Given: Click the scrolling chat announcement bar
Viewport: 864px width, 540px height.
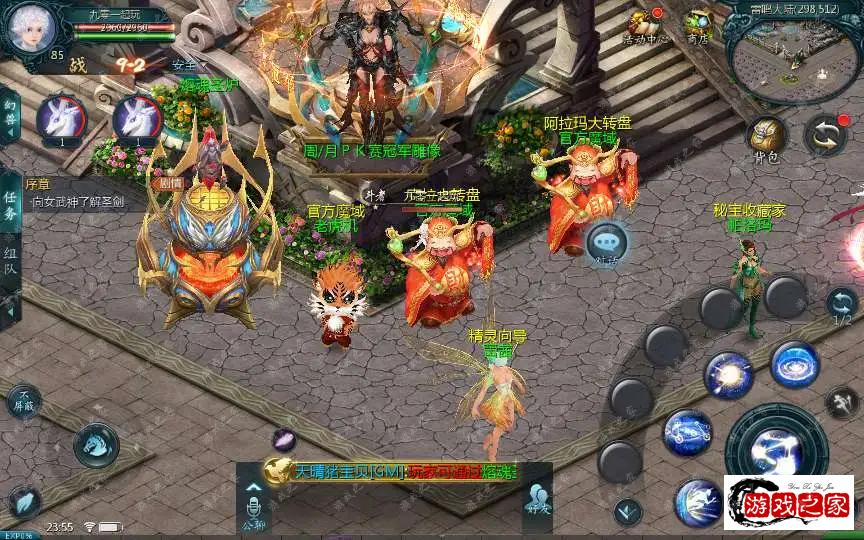Looking at the screenshot, I should point(392,471).
